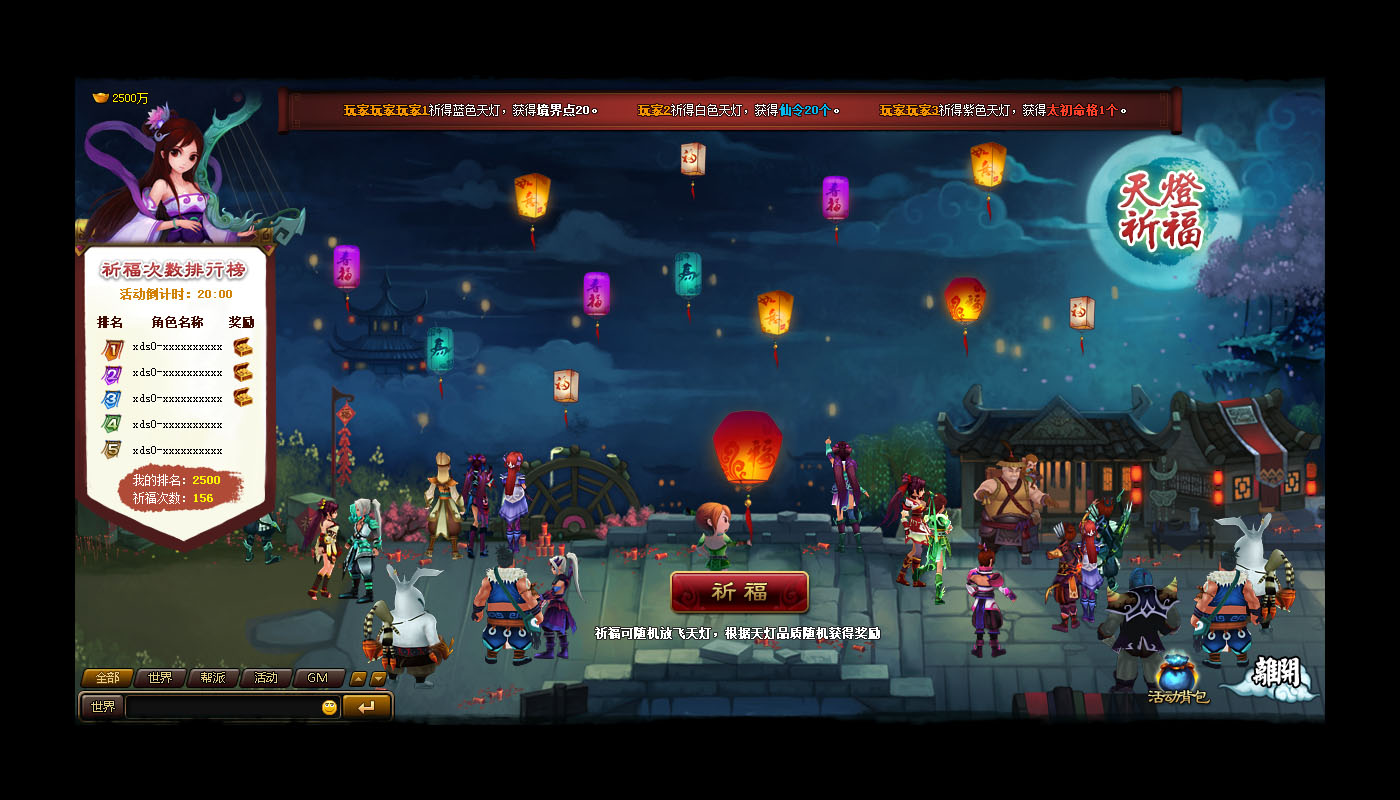This screenshot has width=1400, height=800.
Task: View the rank 3 reward chest
Action: (x=243, y=397)
